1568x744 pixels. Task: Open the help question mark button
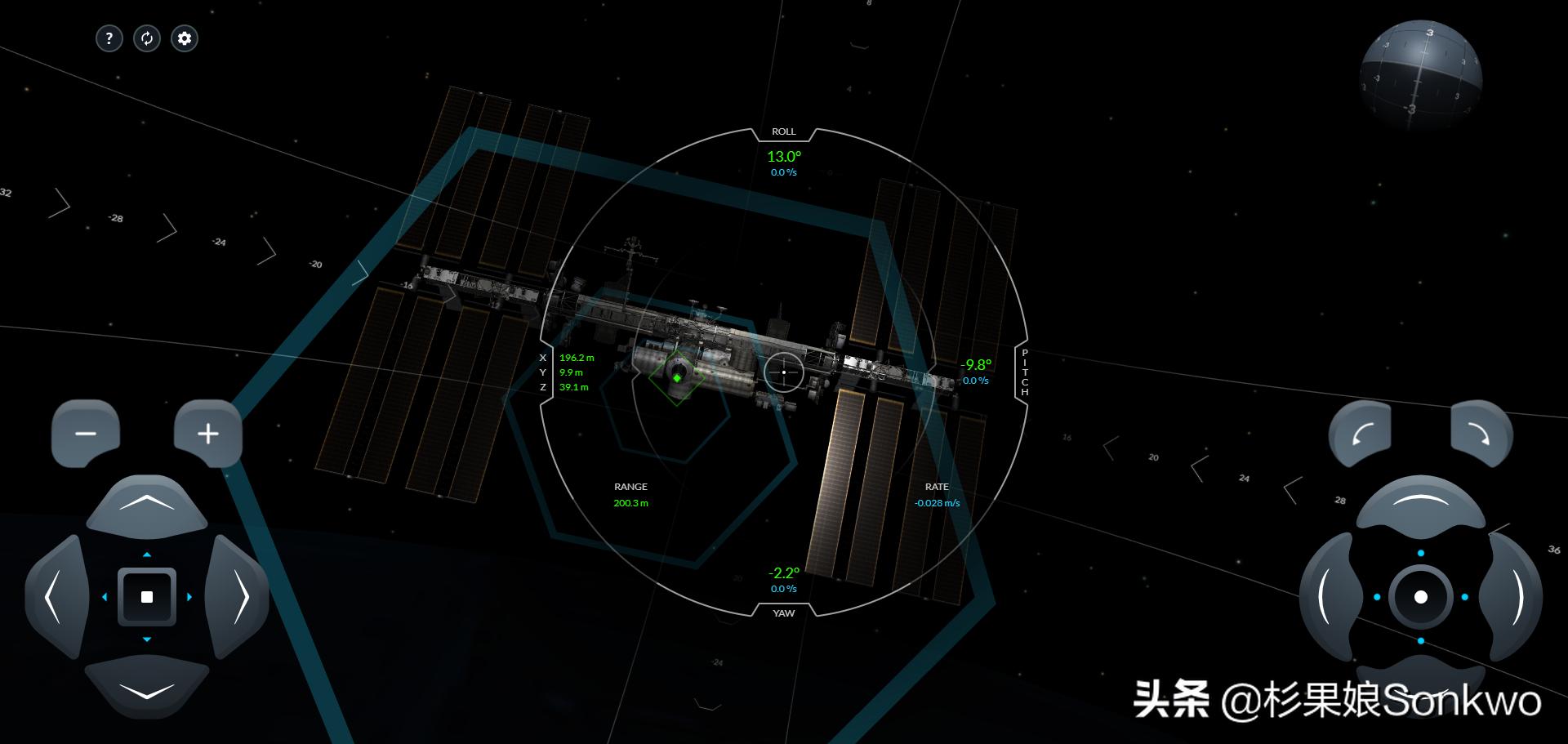pyautogui.click(x=109, y=38)
